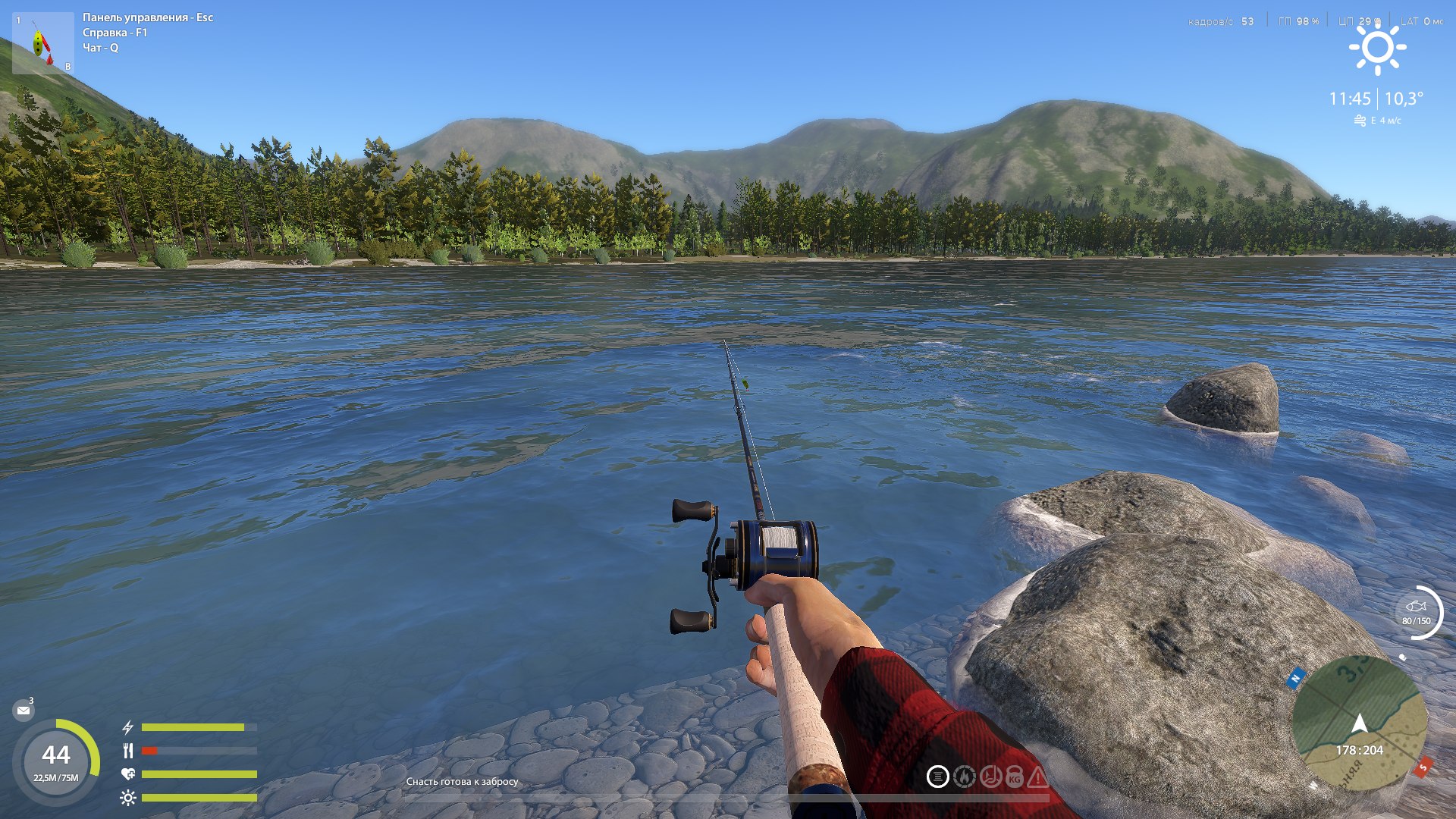This screenshot has width=1456, height=819.
Task: Click the level 44 experience progress ring
Action: [x=57, y=755]
